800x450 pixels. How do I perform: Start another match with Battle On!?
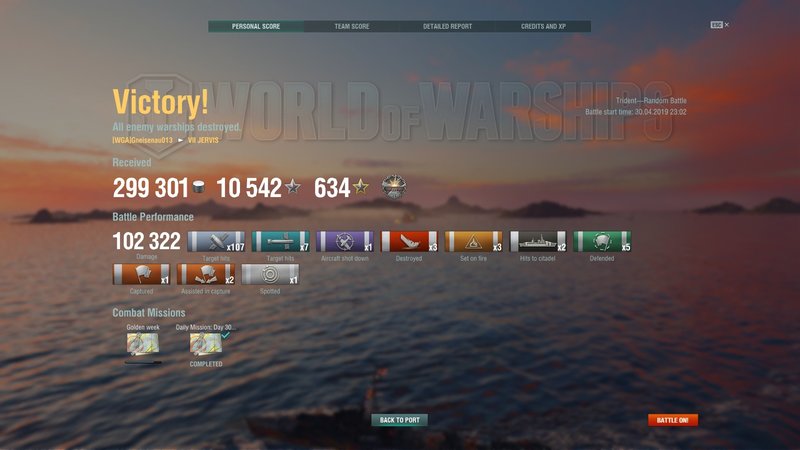(673, 420)
